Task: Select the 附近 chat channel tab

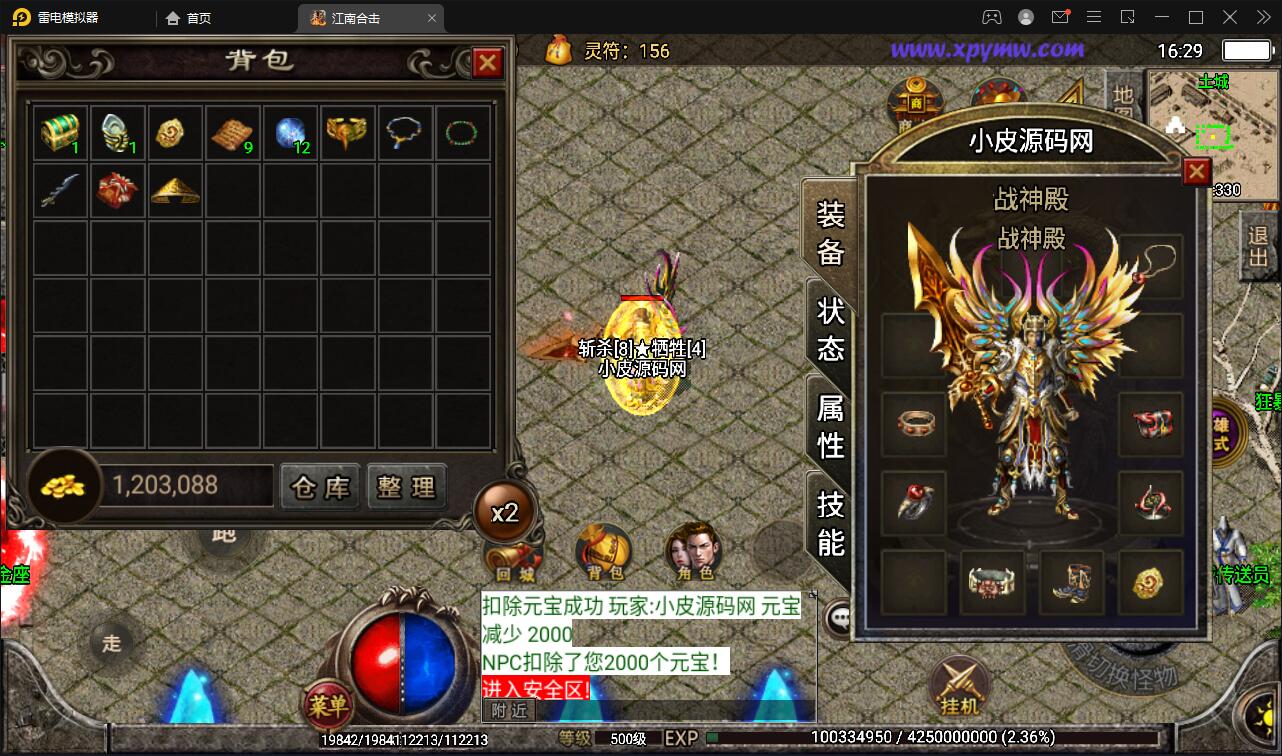Action: 508,708
